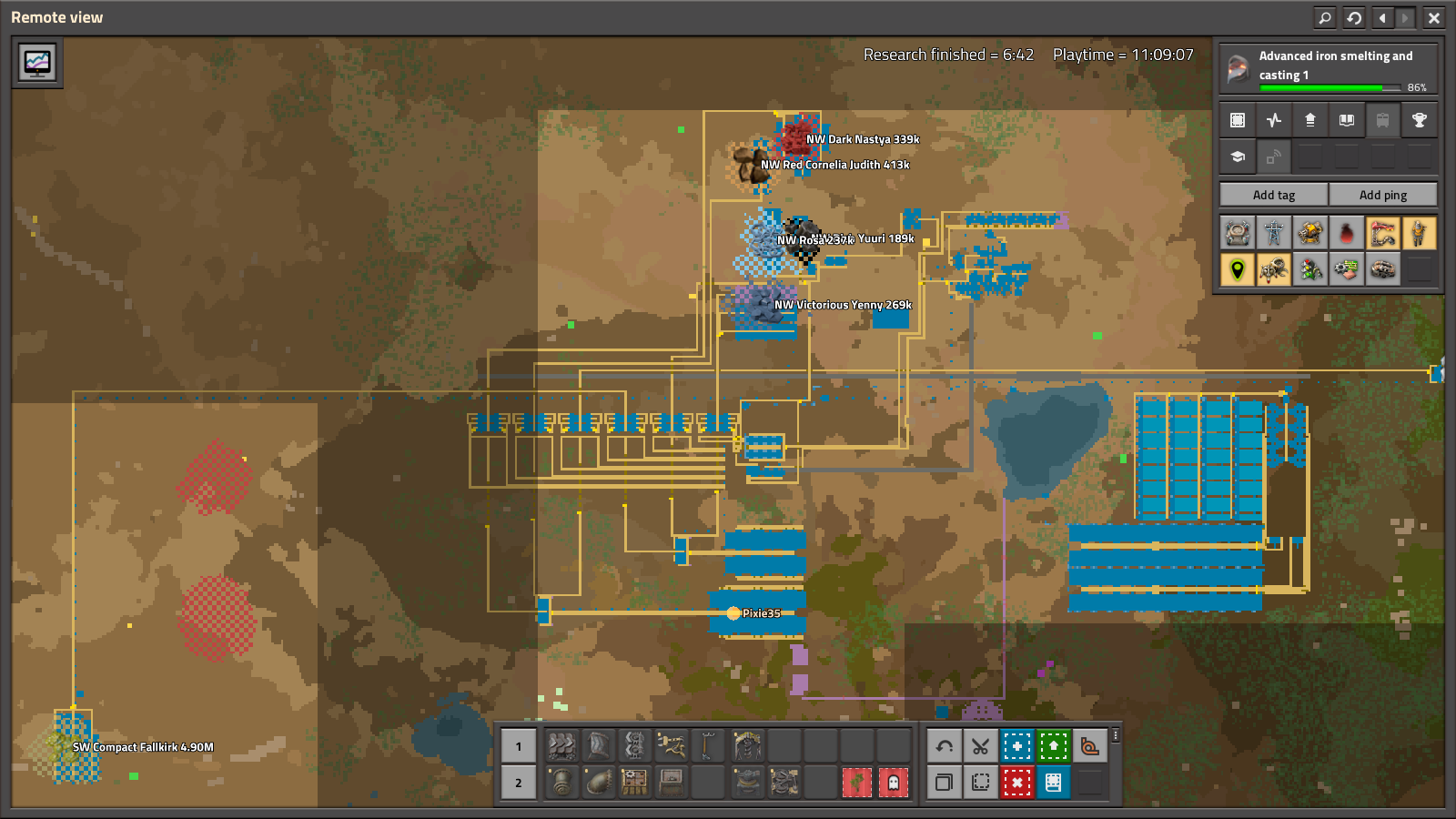The height and width of the screenshot is (819, 1456).
Task: Activate the copy tool in the shortcut bar
Action: tap(945, 782)
